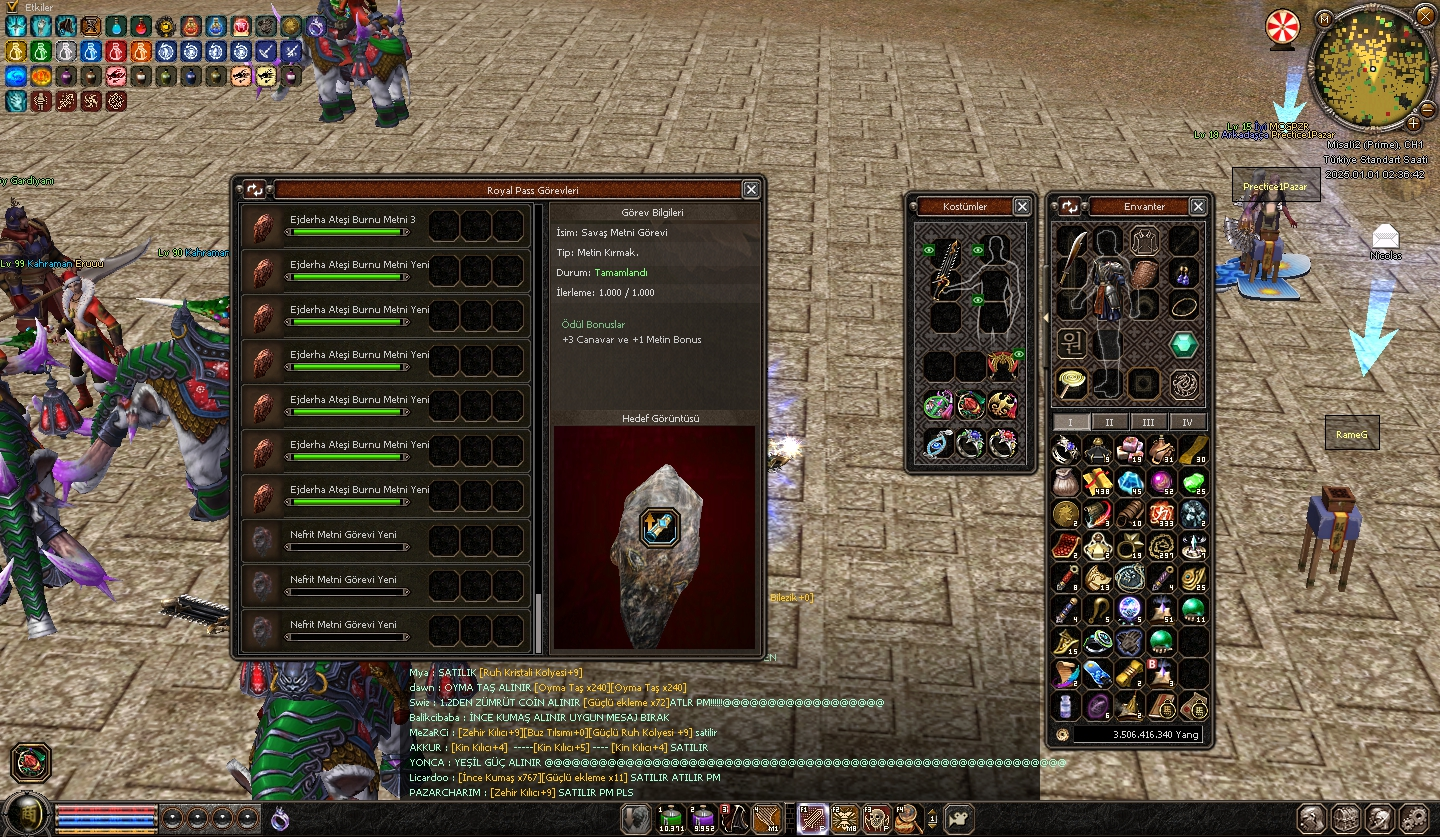Use the purple potion quickslot

tap(703, 819)
